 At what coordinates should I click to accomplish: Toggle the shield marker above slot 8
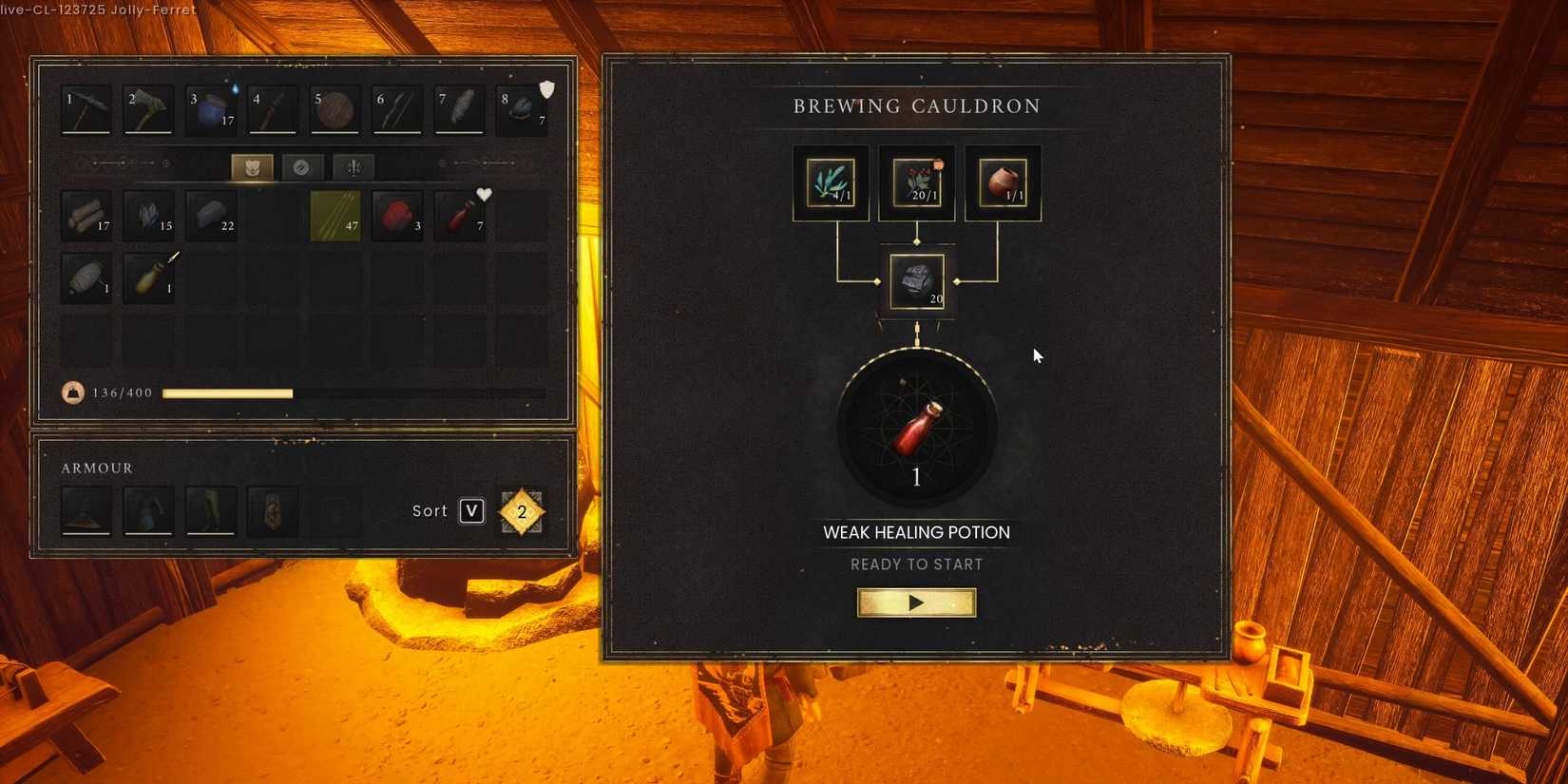click(545, 87)
